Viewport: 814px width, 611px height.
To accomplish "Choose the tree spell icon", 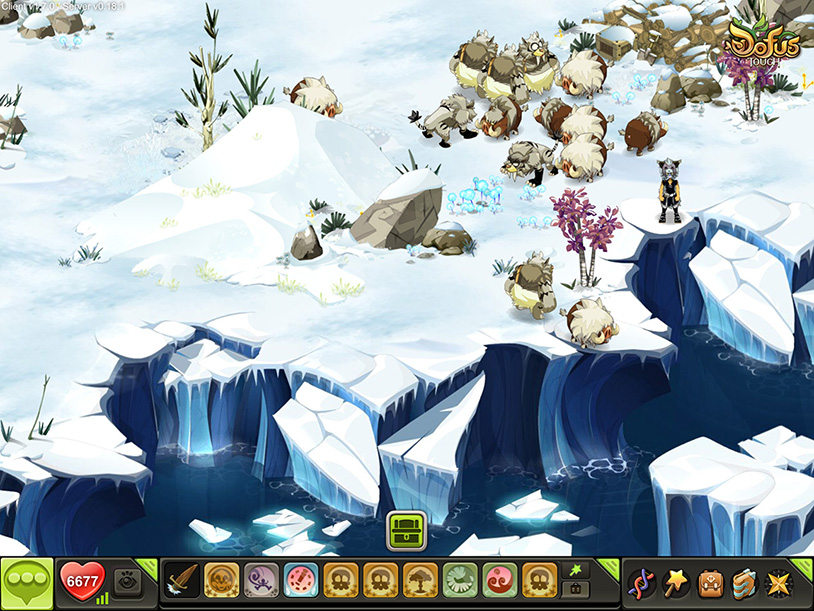I will [419, 581].
